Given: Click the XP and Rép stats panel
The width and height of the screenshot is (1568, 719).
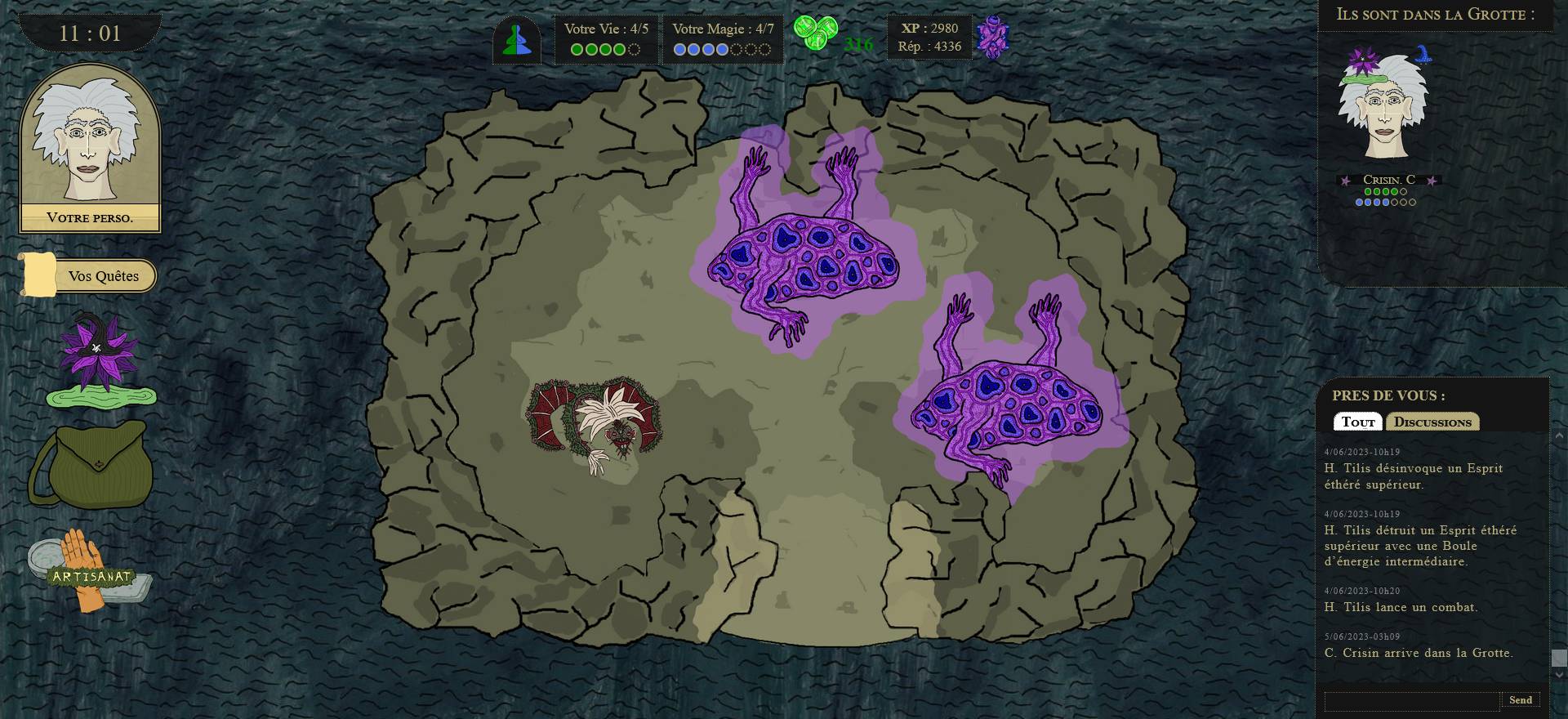Looking at the screenshot, I should pos(931,37).
